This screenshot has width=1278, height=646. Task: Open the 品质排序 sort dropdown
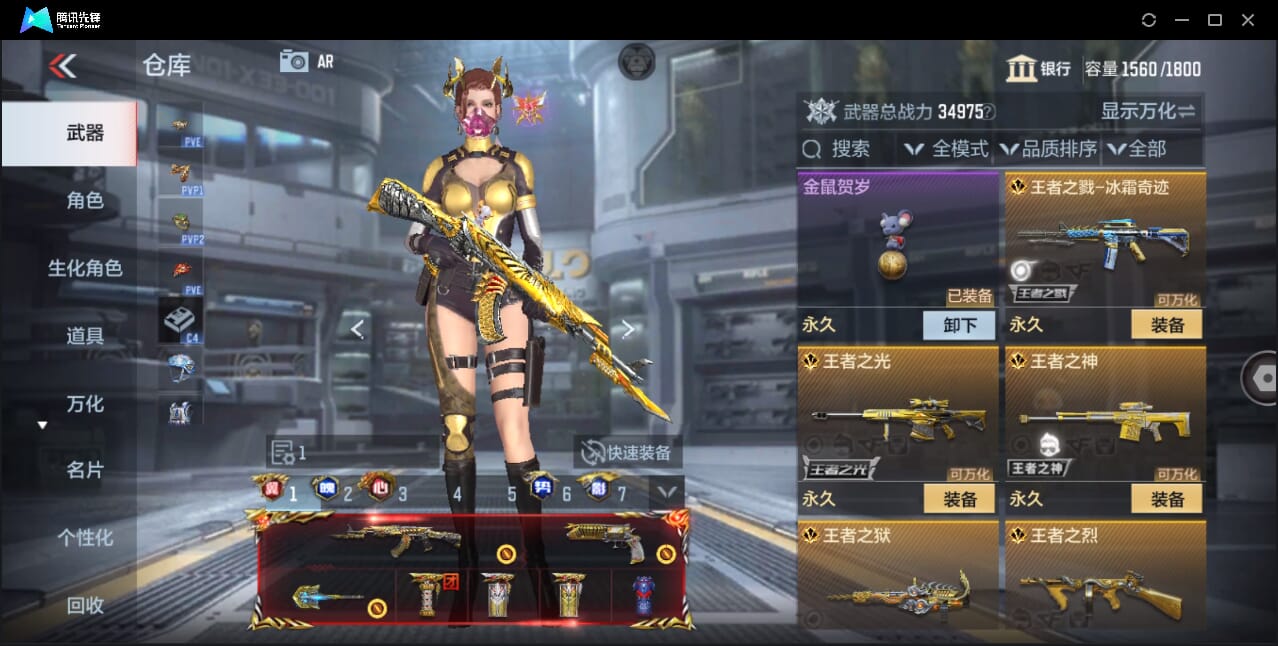1046,149
